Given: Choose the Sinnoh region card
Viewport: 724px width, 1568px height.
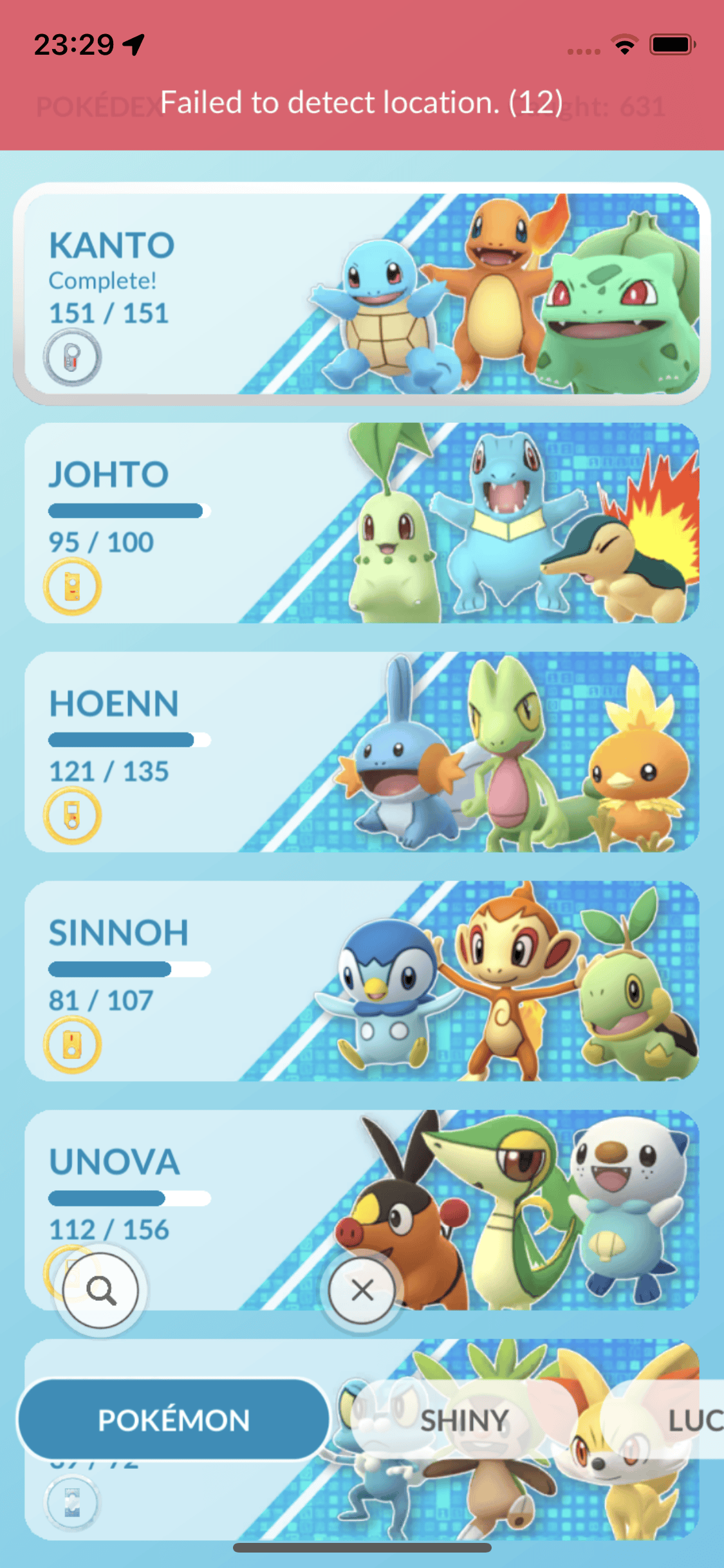Looking at the screenshot, I should [x=362, y=981].
